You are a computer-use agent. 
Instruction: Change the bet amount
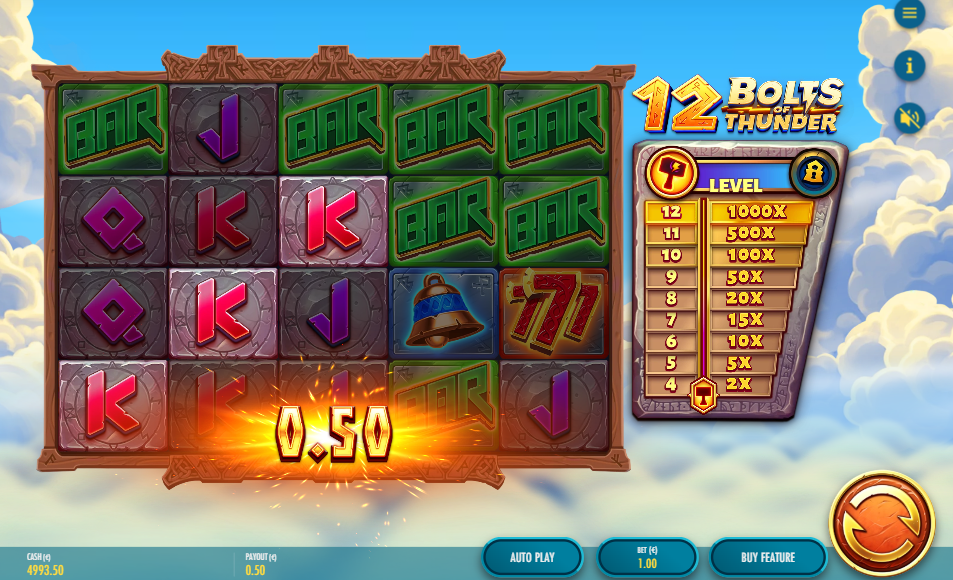coord(647,557)
